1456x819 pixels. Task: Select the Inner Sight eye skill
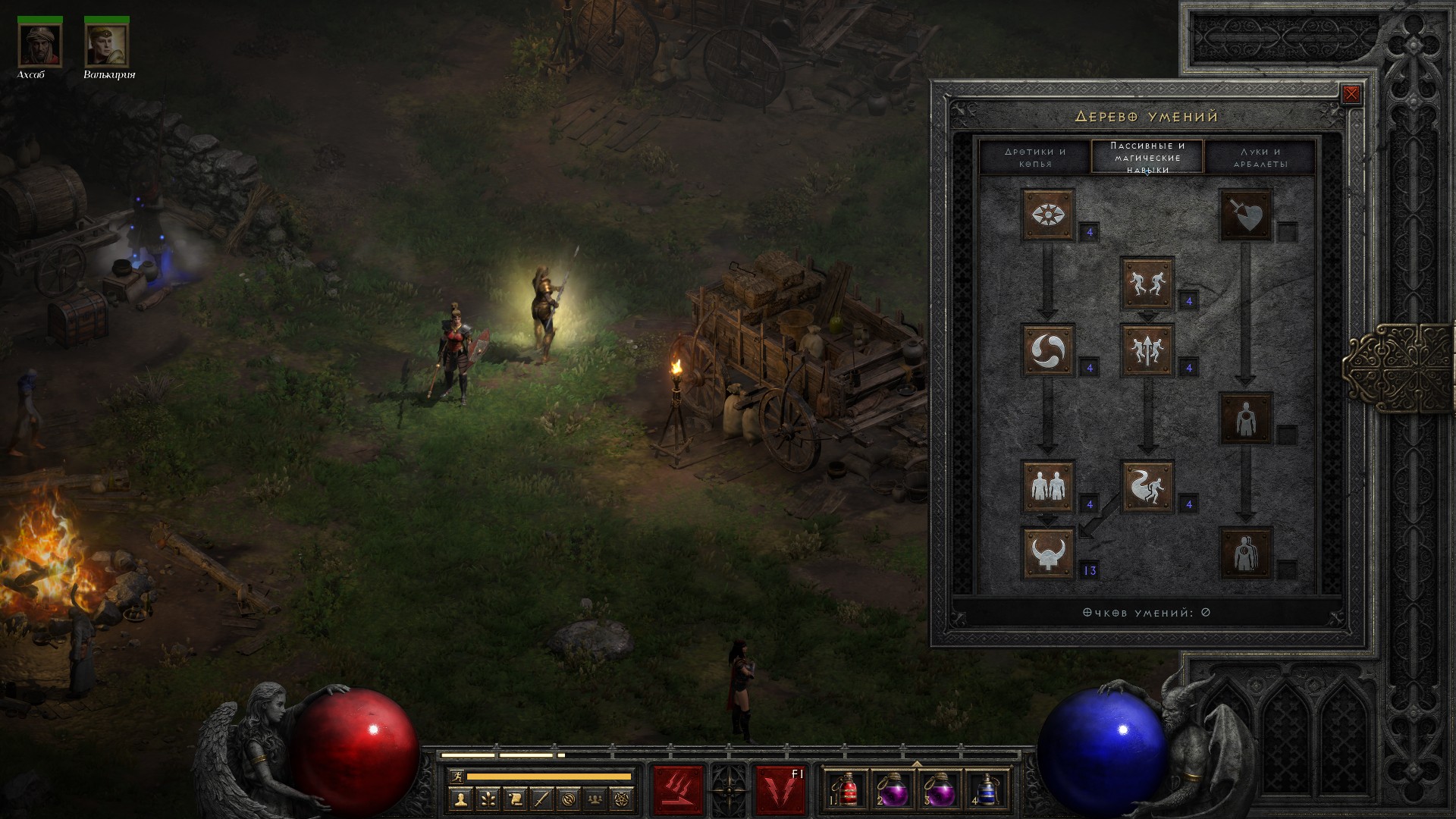[1048, 215]
